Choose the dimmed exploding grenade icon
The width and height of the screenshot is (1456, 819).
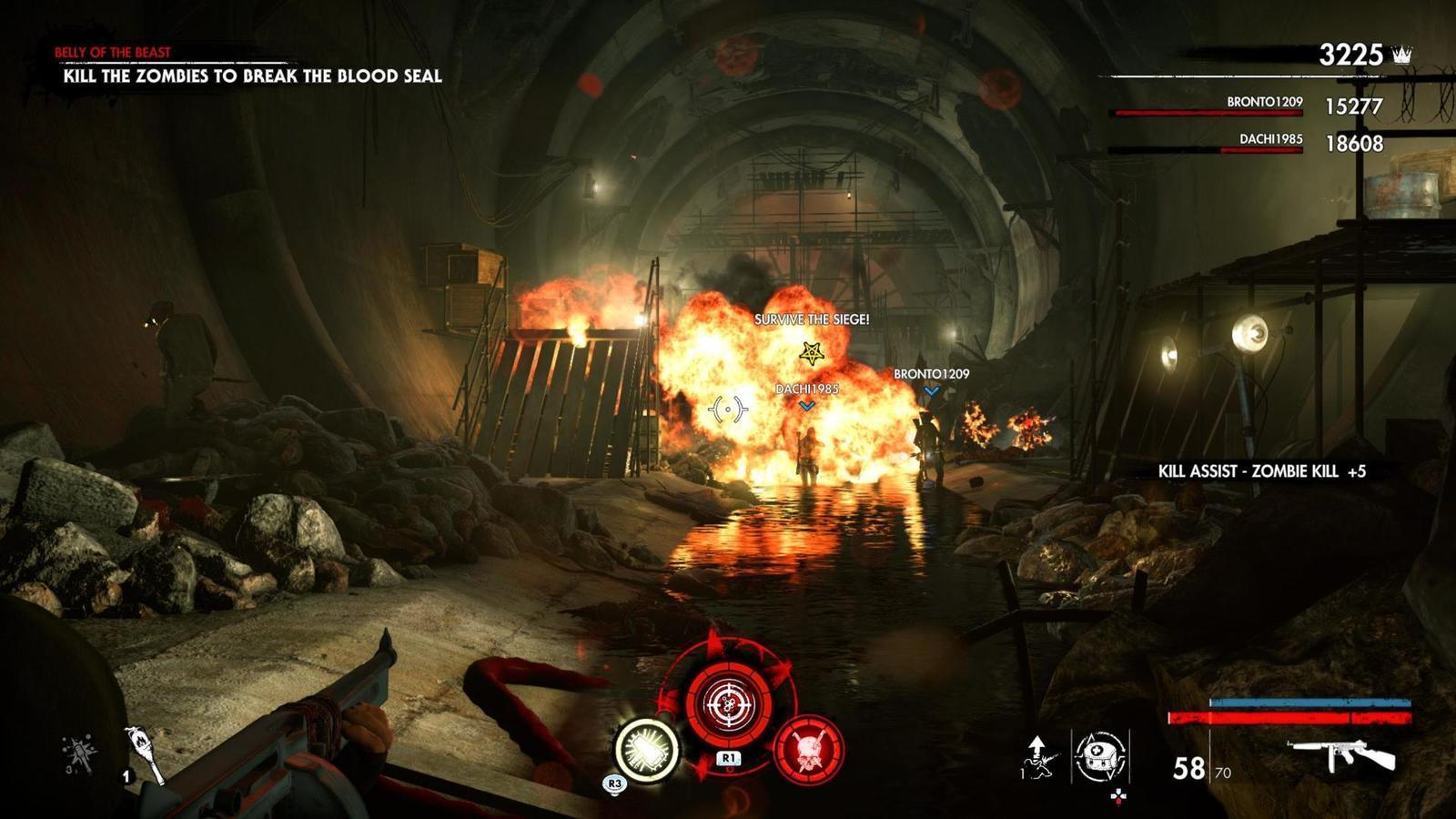coord(78,755)
